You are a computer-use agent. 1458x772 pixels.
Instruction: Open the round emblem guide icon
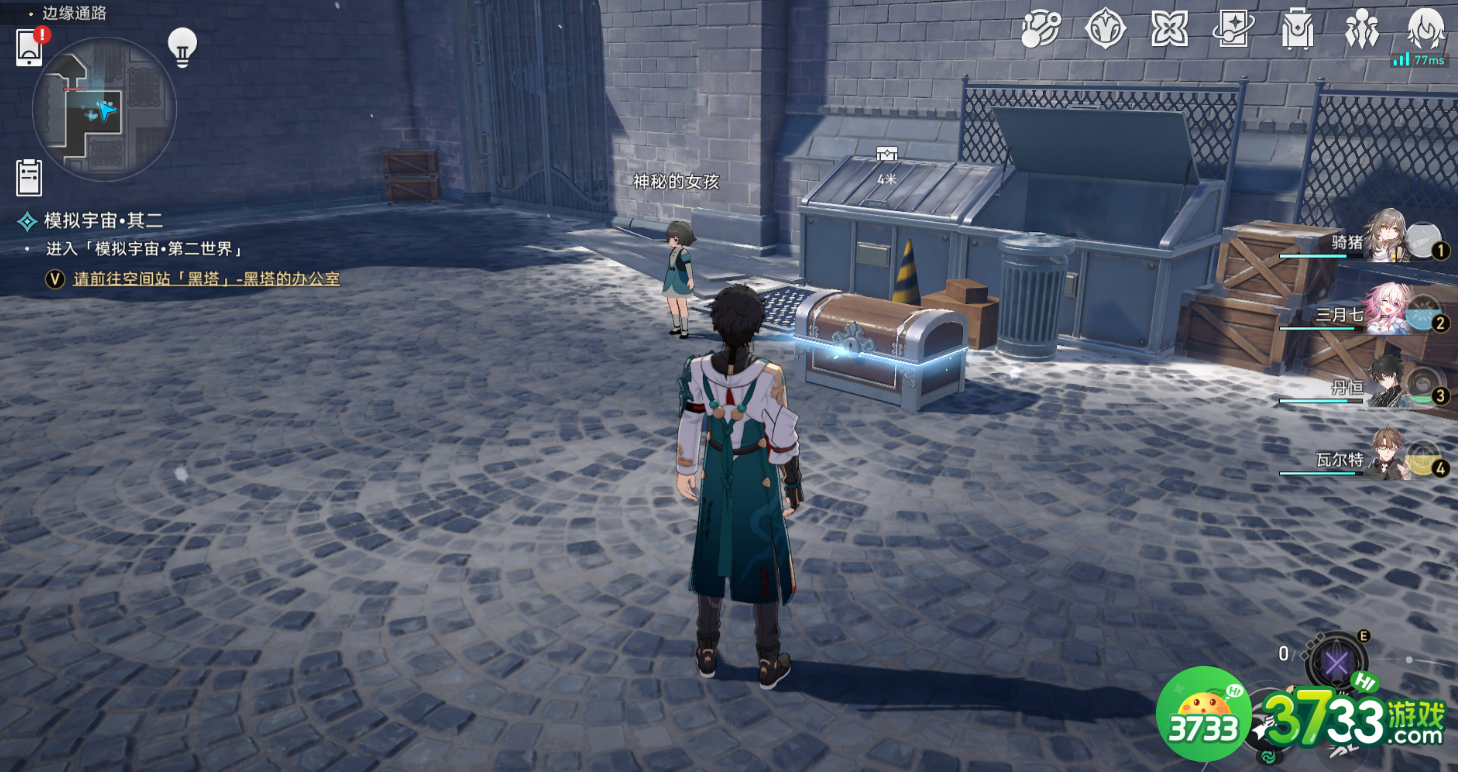click(x=1105, y=30)
